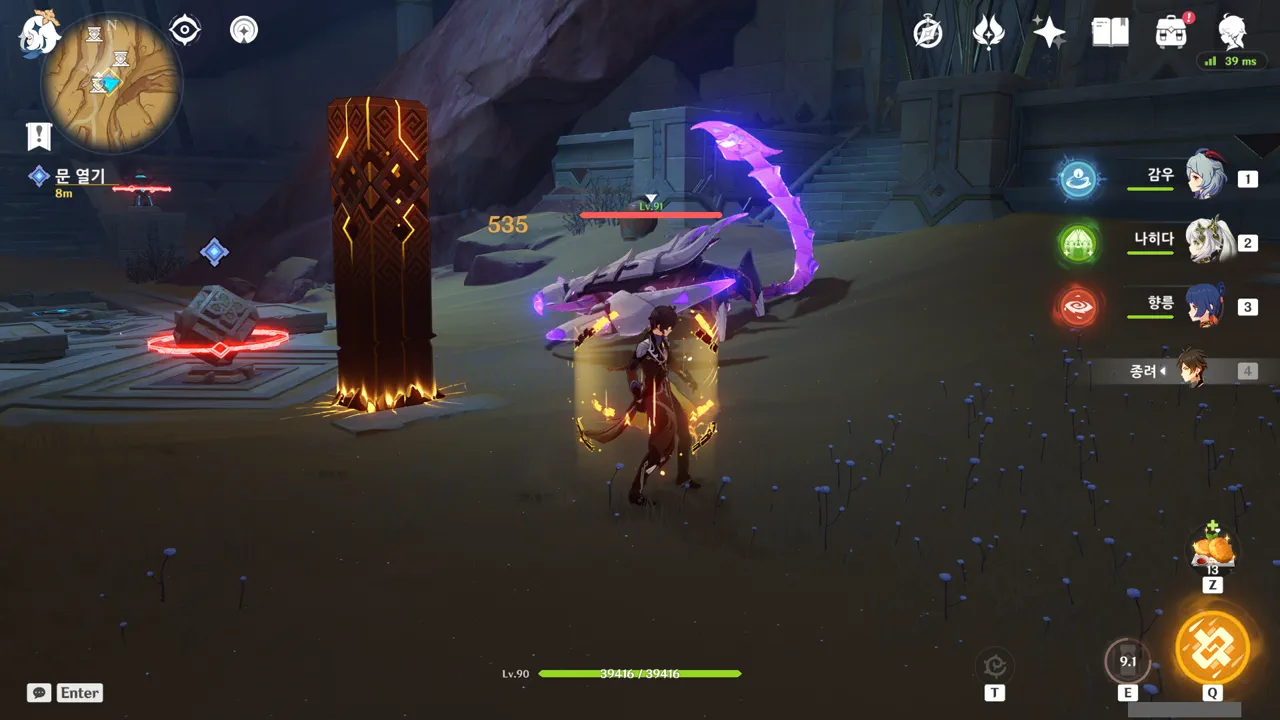Open the adventurer handbook book icon
Screen dimensions: 1280x720
[x=1110, y=32]
